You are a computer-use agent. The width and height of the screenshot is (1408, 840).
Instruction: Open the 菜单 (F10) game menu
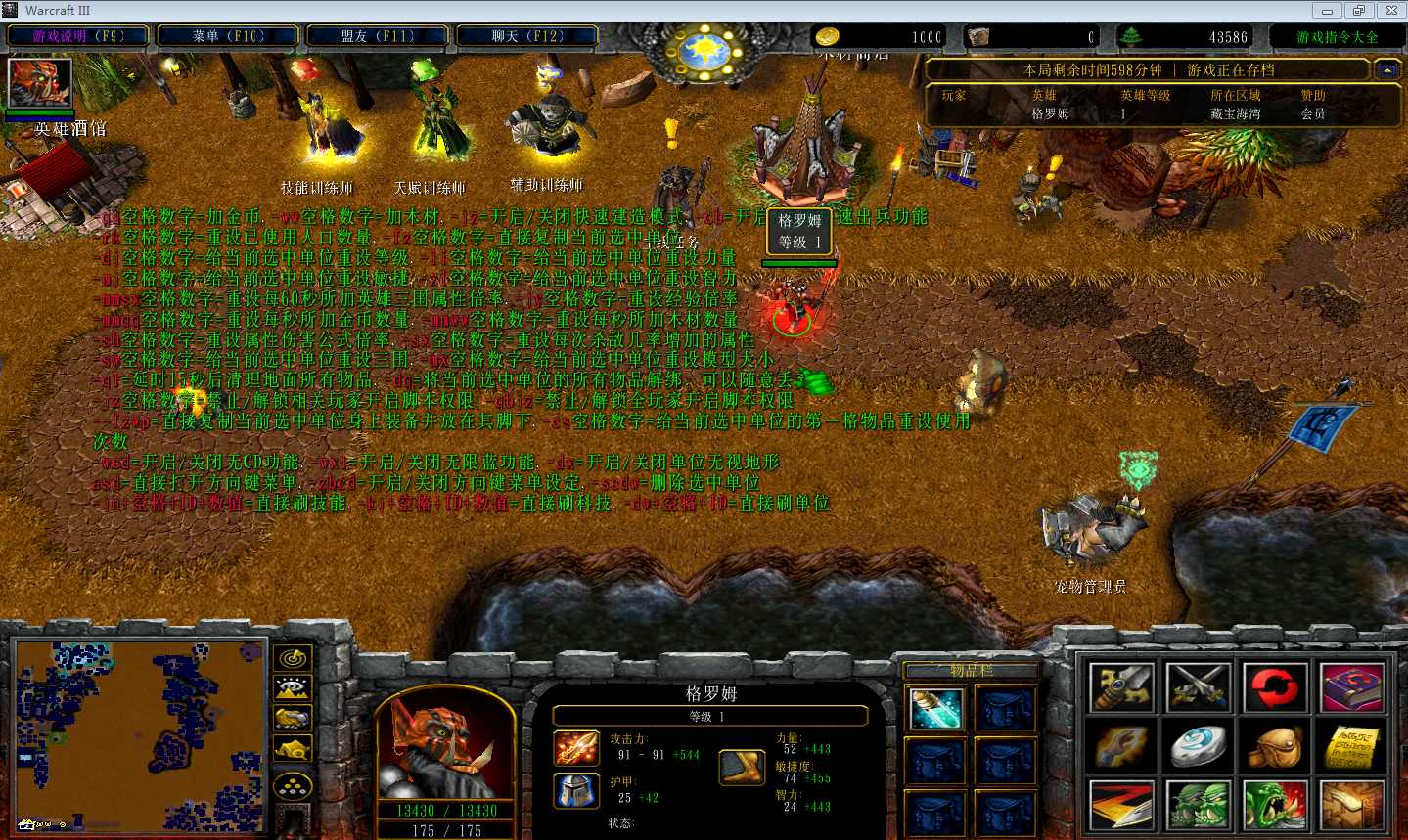coord(228,36)
